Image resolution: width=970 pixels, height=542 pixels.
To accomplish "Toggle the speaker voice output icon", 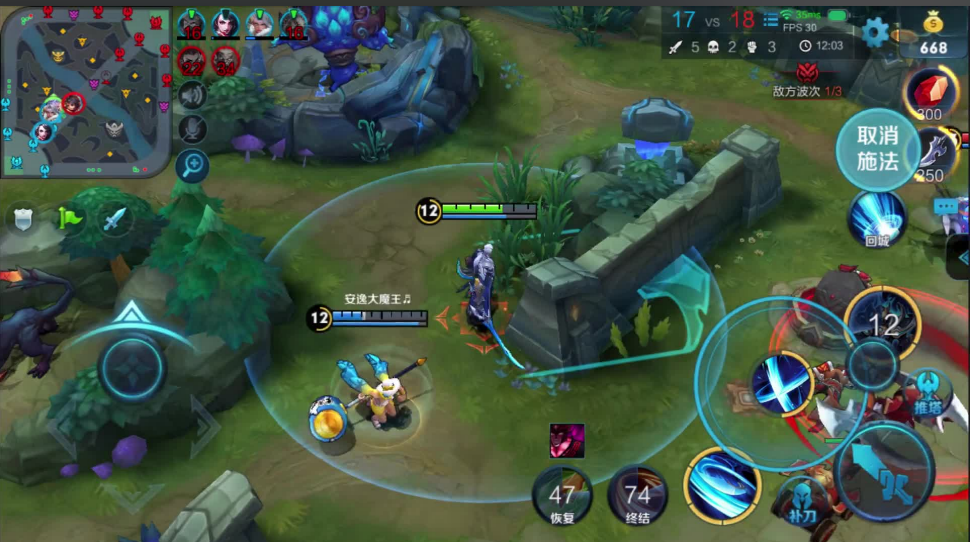I will (x=192, y=95).
